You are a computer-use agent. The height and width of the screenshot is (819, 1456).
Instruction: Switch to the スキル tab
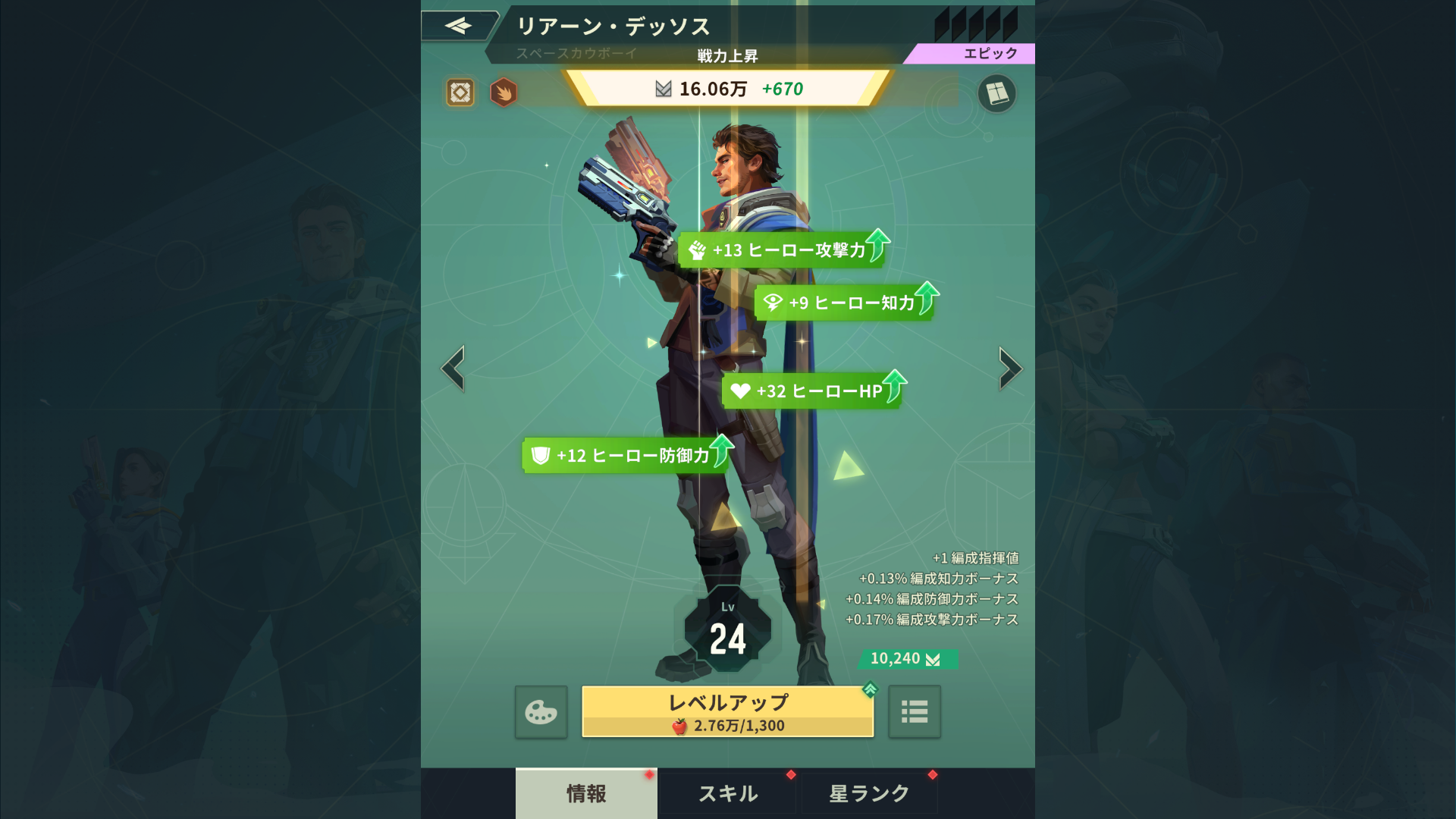coord(726,793)
